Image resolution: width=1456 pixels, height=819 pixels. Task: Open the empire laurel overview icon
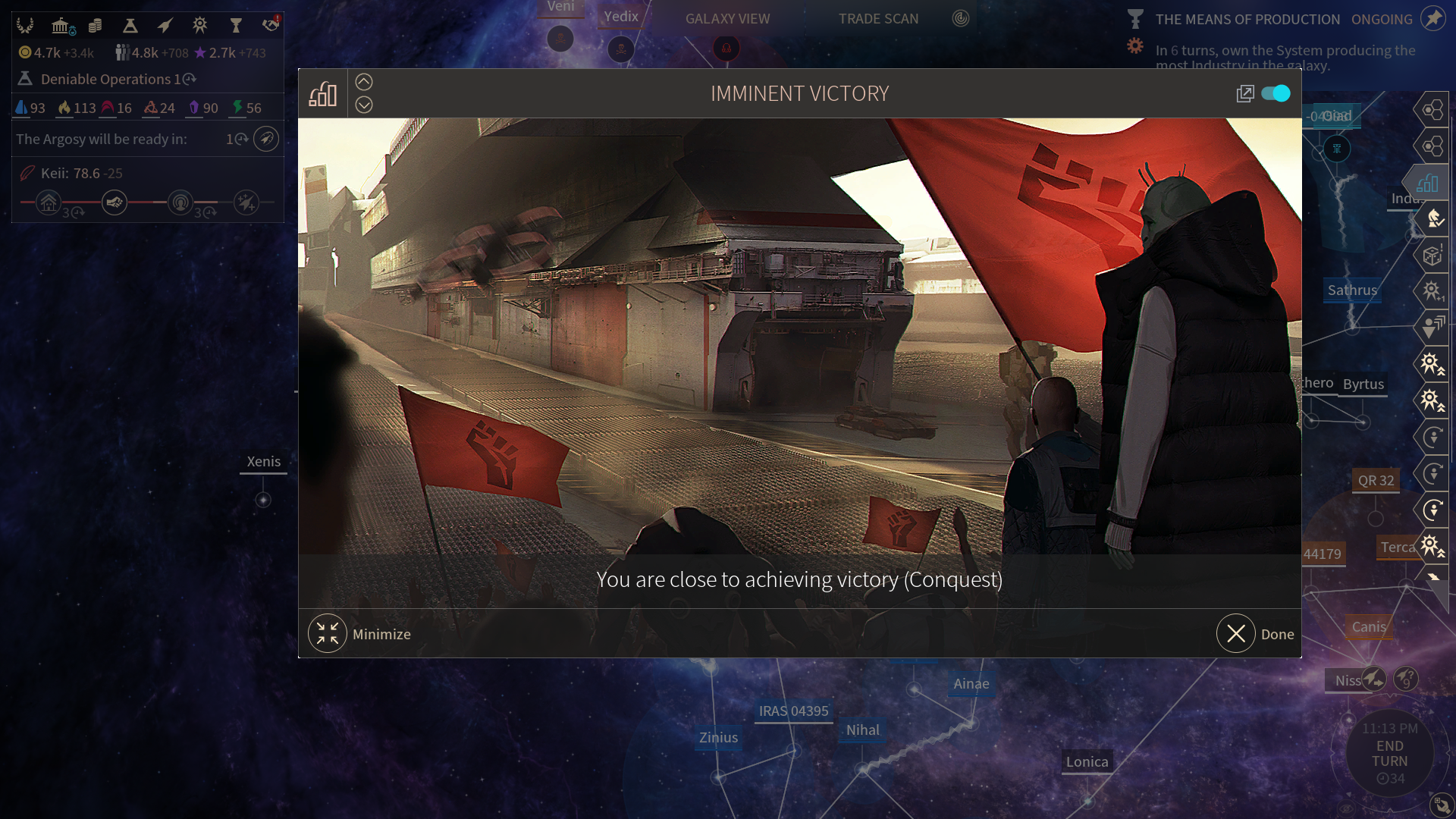[x=25, y=26]
